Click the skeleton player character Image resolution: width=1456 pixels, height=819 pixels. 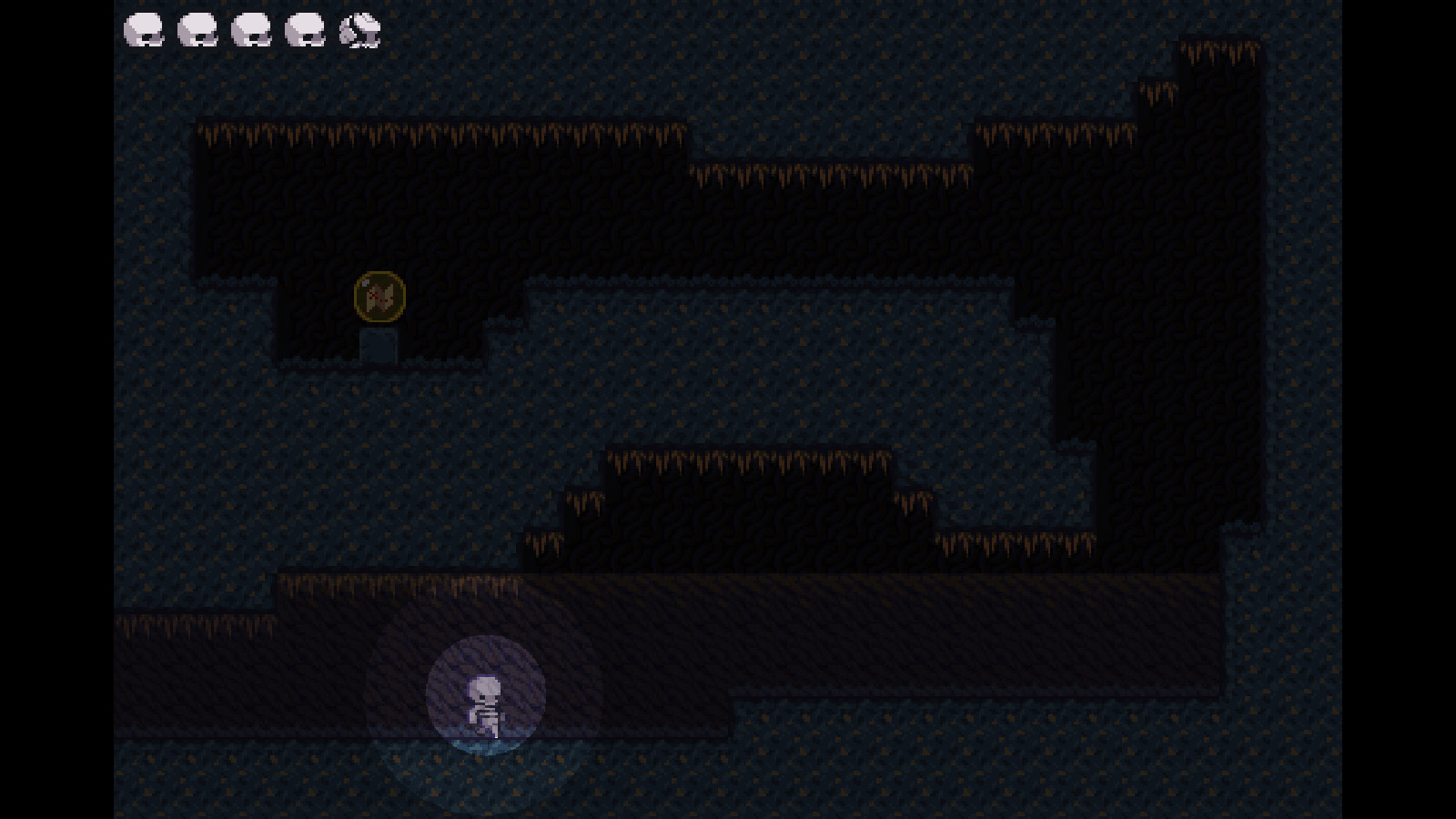point(483,705)
